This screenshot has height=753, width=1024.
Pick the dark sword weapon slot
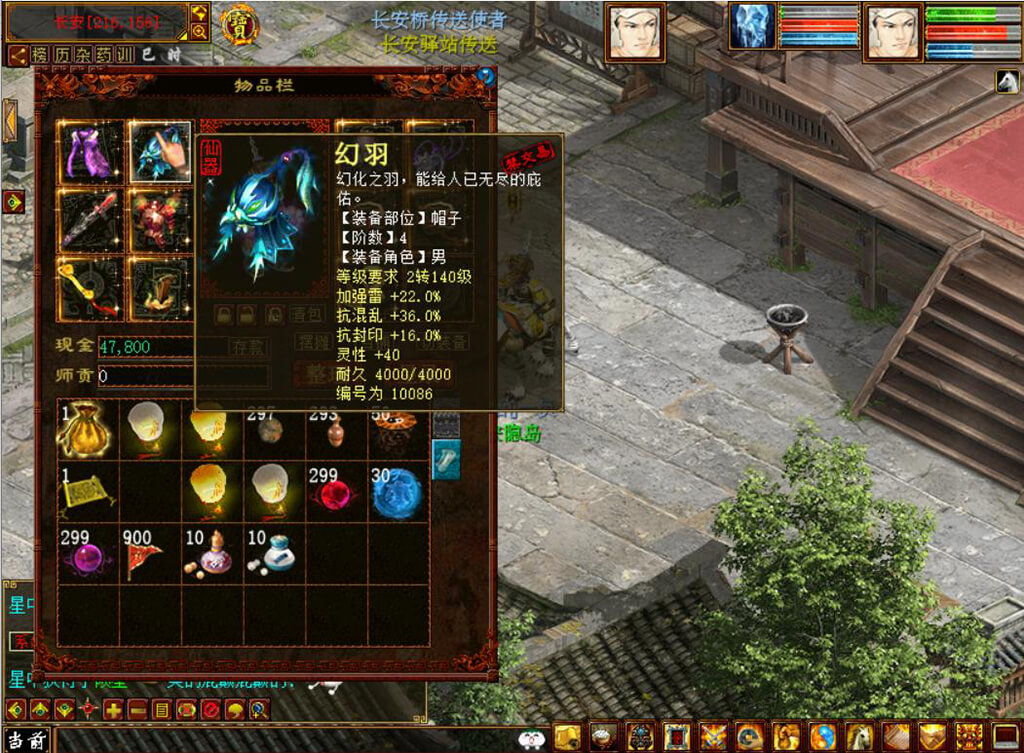91,219
